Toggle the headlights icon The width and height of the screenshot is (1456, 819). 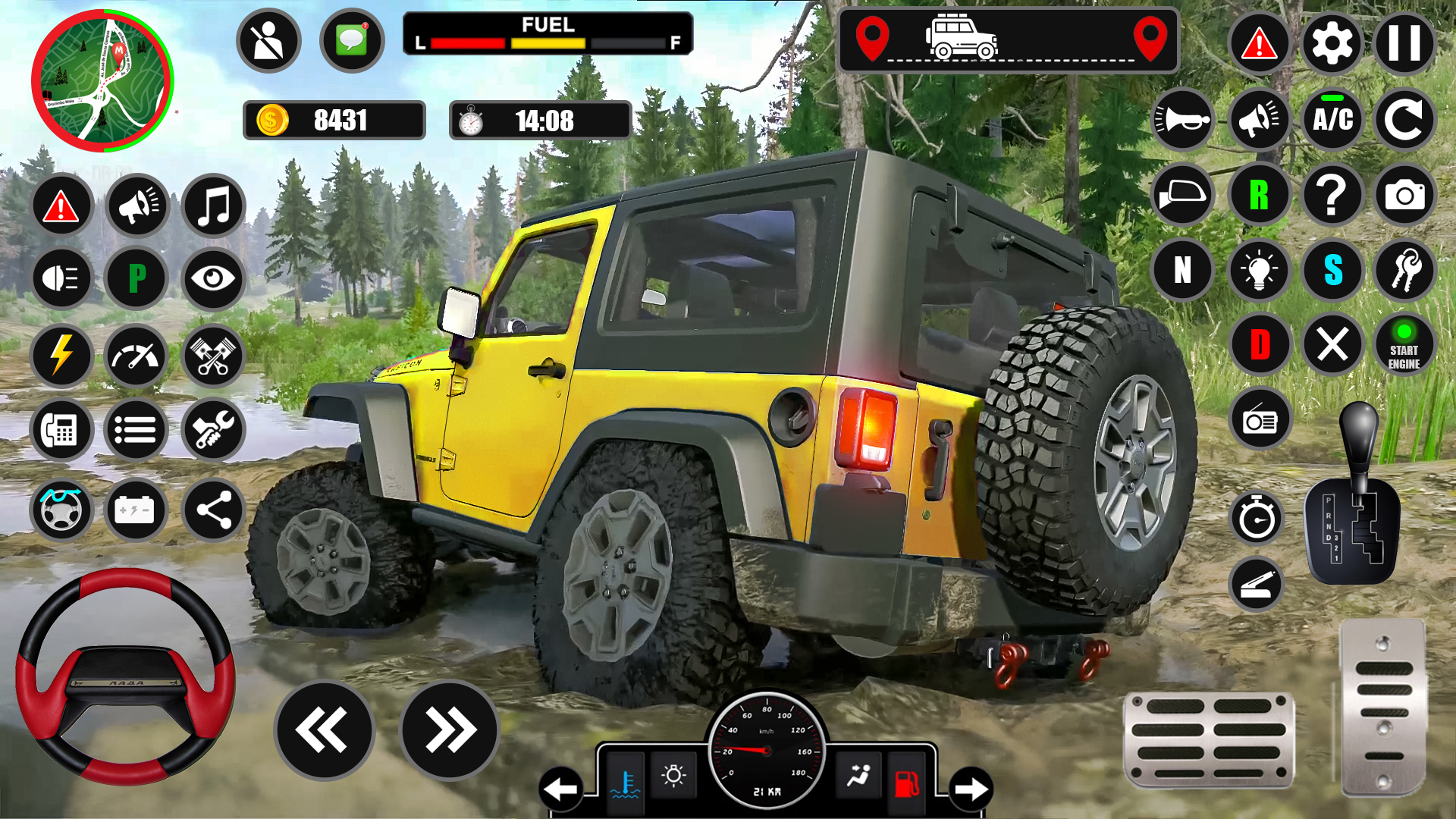61,279
